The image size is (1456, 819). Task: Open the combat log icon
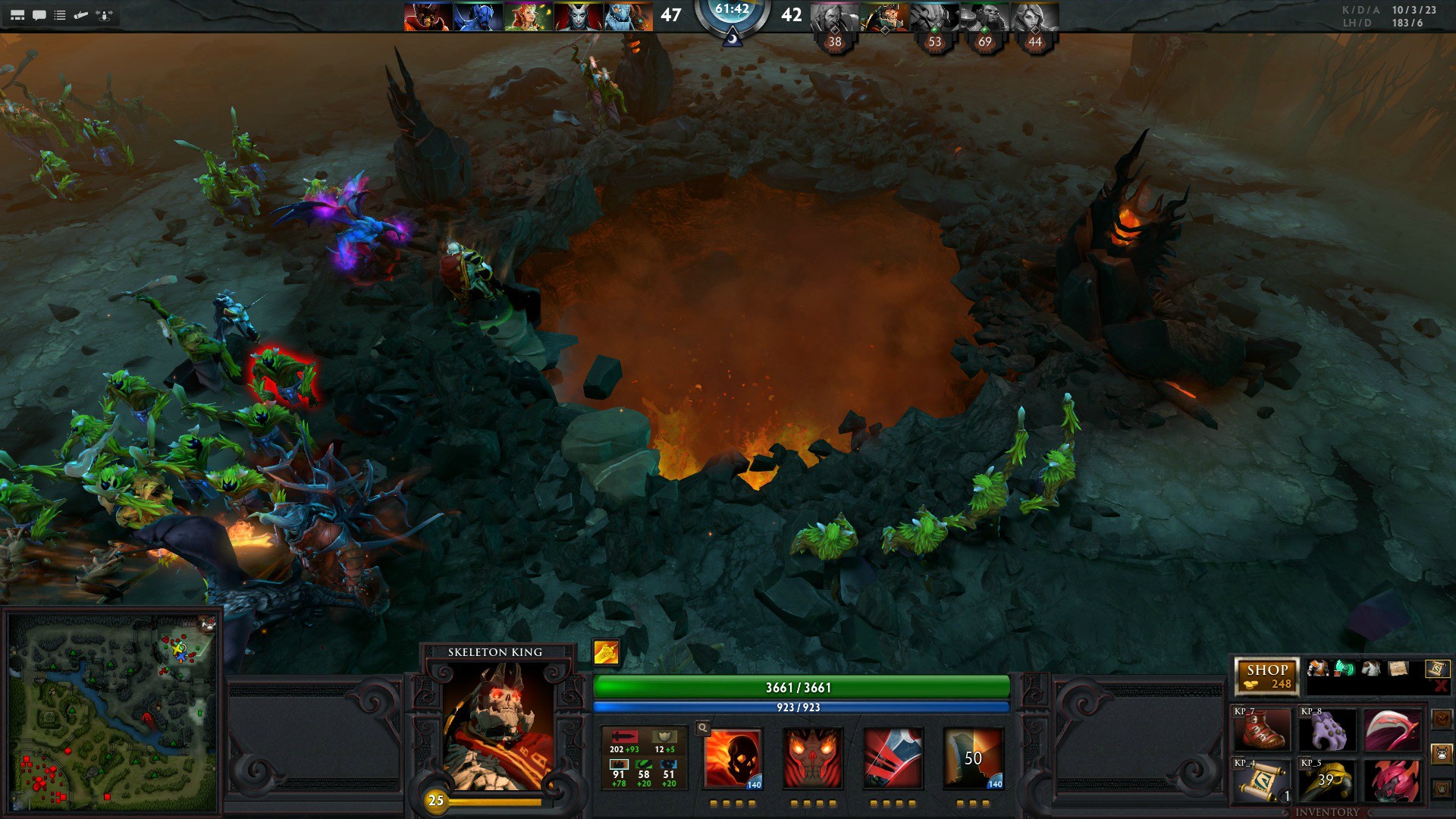(x=81, y=15)
